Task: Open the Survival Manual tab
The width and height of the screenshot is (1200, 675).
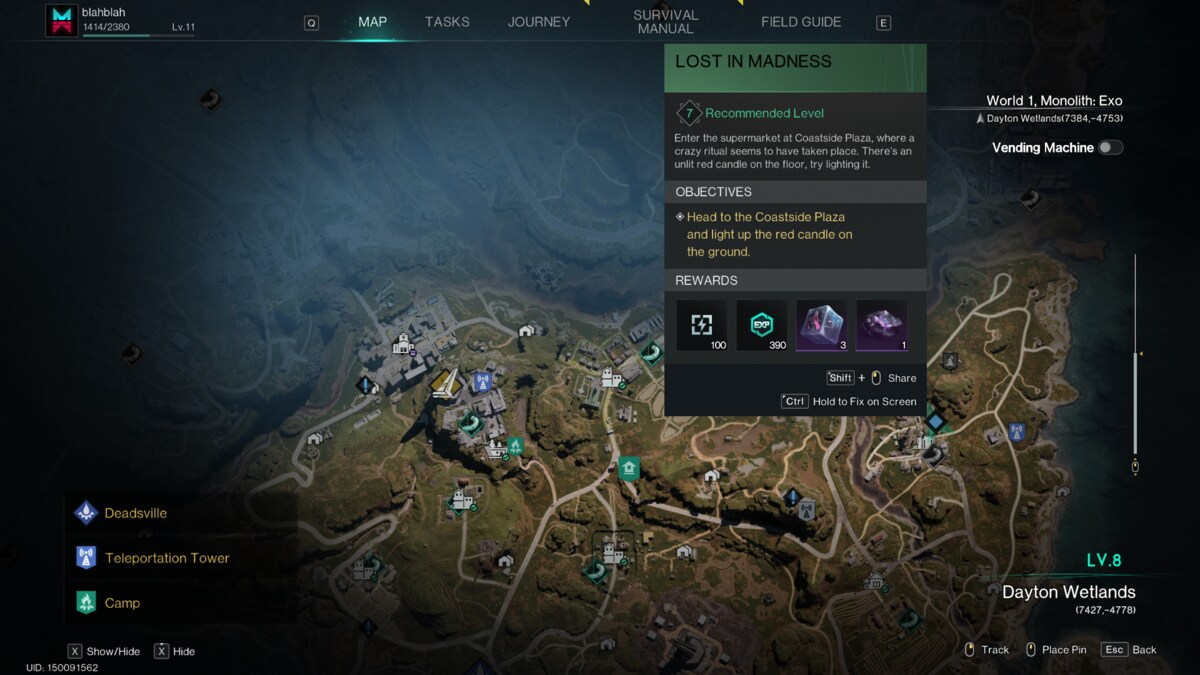Action: (665, 22)
